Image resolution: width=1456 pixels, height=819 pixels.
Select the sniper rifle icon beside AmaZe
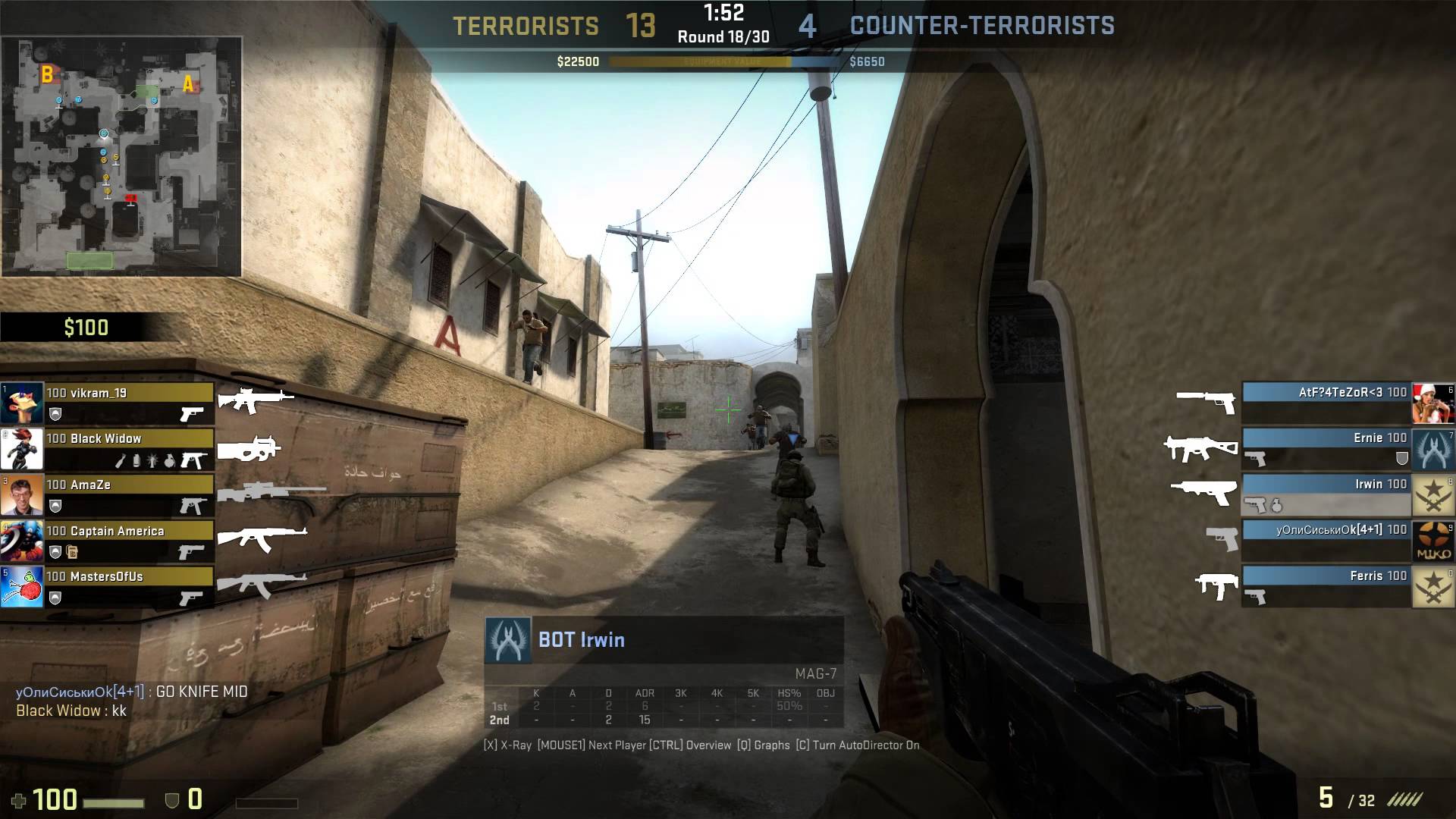click(271, 493)
